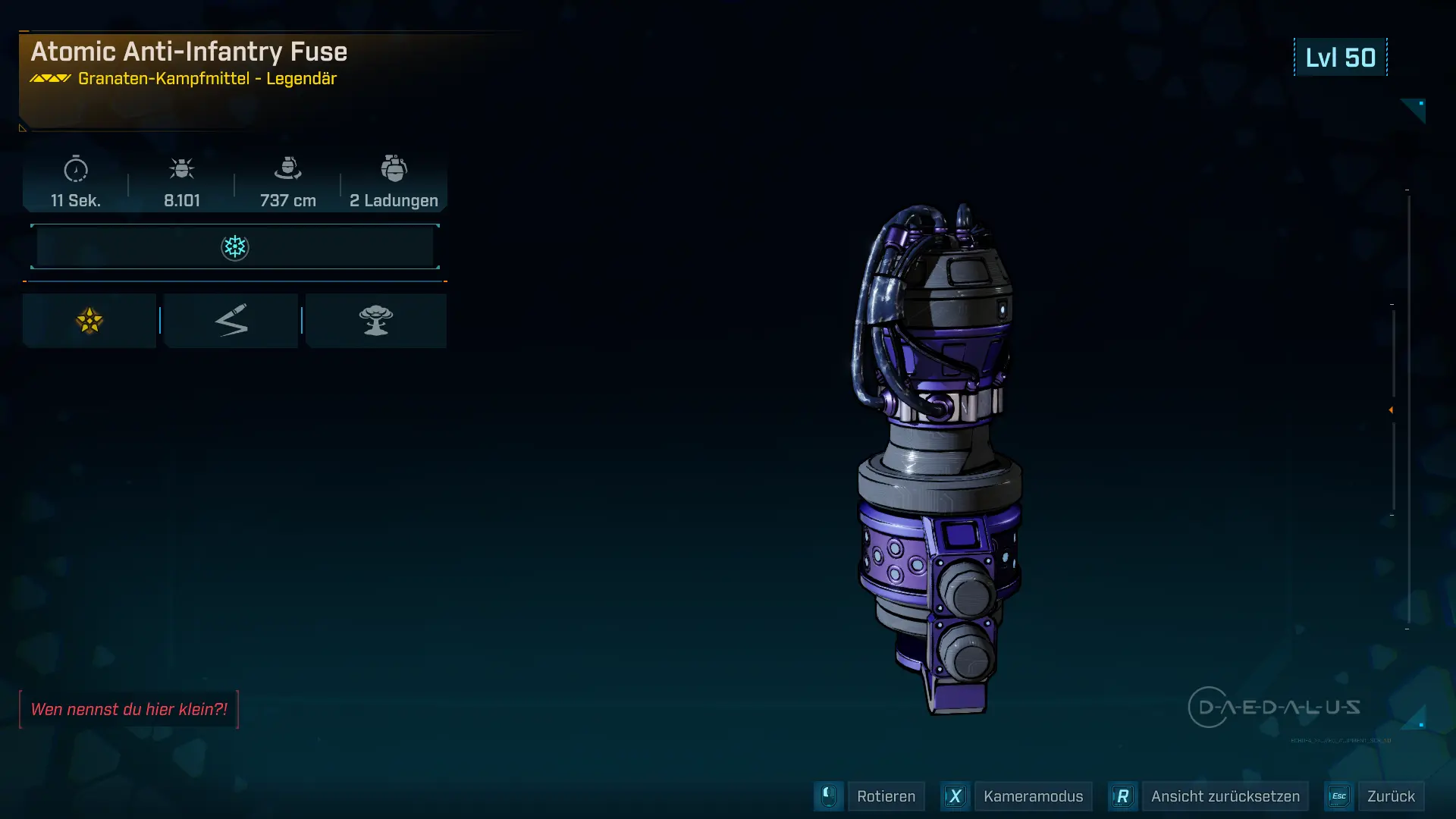
Task: Click the stopwatch fuse-time icon
Action: tap(75, 171)
